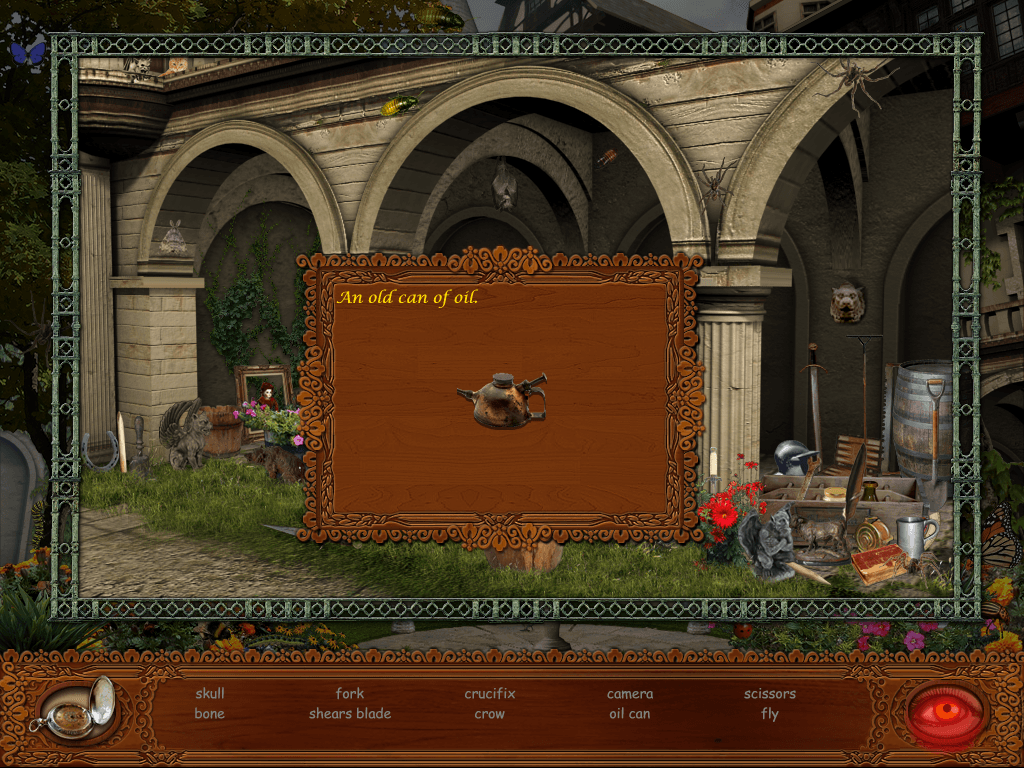Choose the 'crow' list entry
Screen dimensions: 1024x768
(490, 714)
